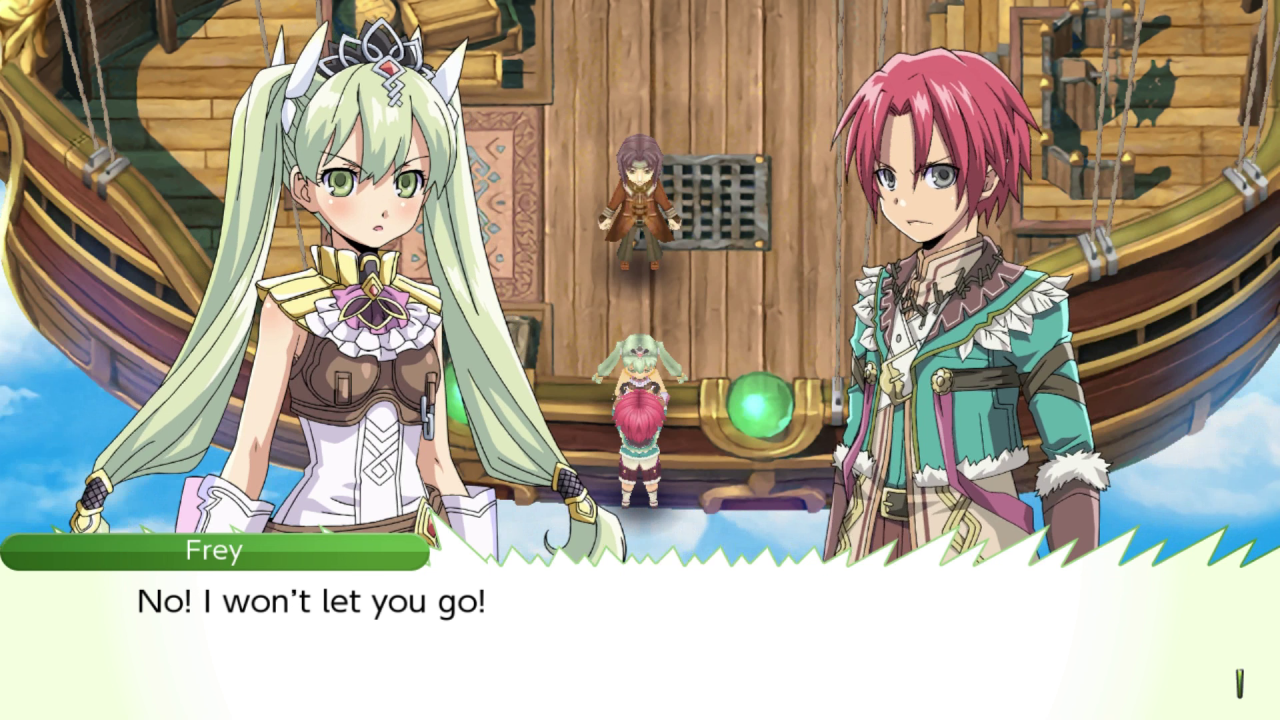The height and width of the screenshot is (720, 1280).
Task: Click the Frey name label text
Action: pos(215,549)
